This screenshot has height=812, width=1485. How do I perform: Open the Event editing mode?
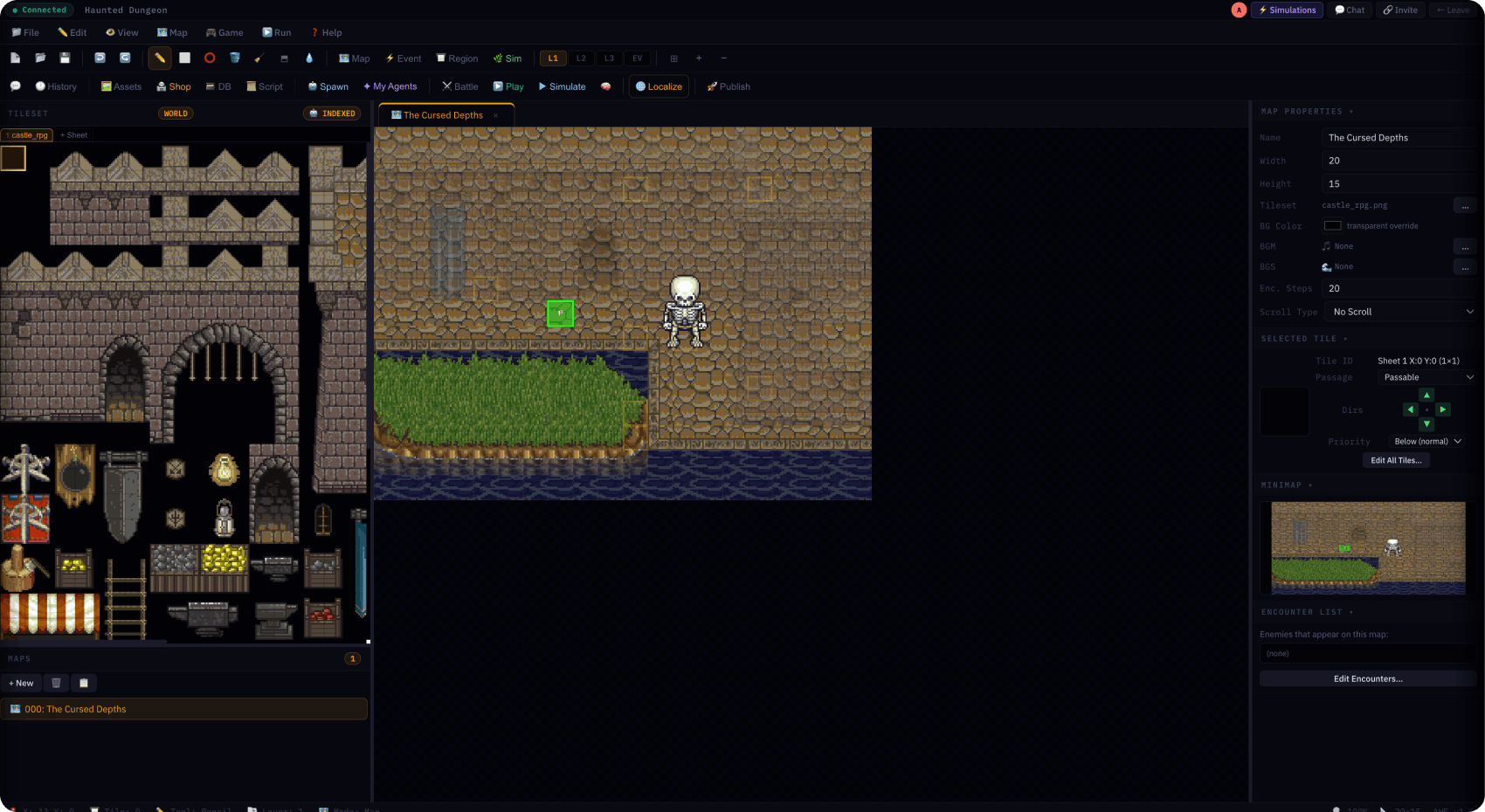[403, 58]
